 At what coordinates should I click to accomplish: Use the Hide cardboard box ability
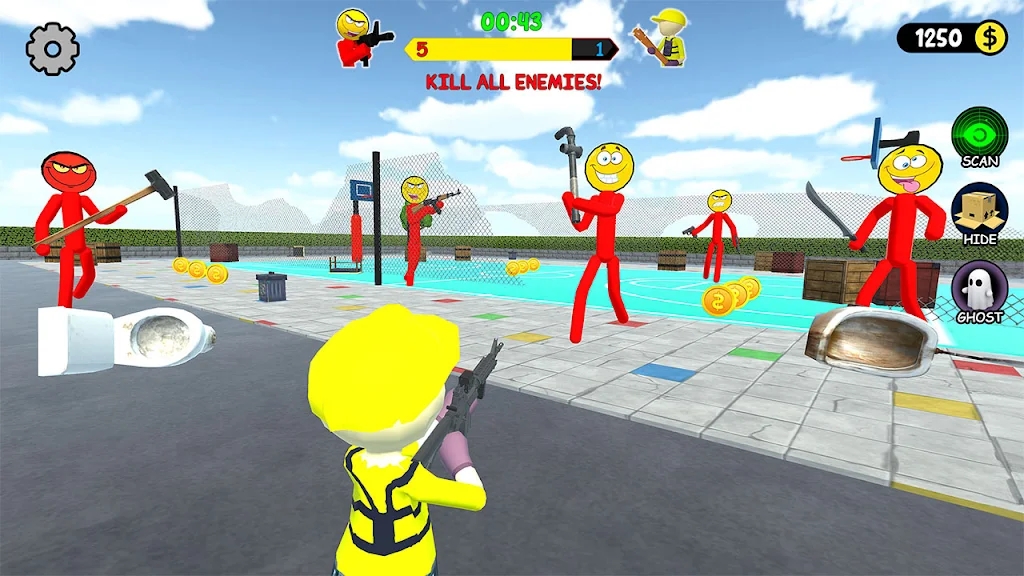tap(979, 211)
